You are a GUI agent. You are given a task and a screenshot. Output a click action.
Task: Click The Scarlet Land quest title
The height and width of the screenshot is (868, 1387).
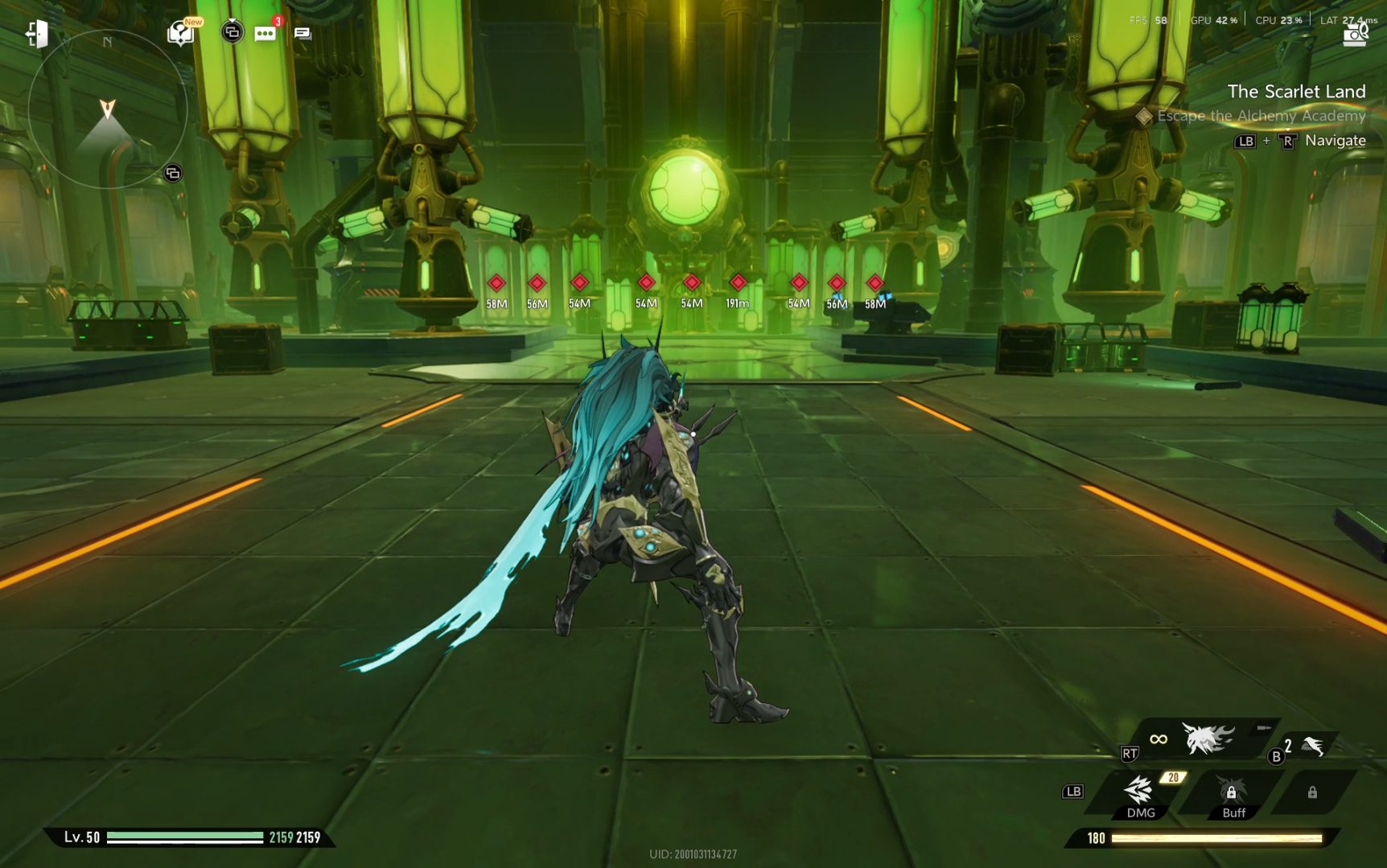point(1296,92)
